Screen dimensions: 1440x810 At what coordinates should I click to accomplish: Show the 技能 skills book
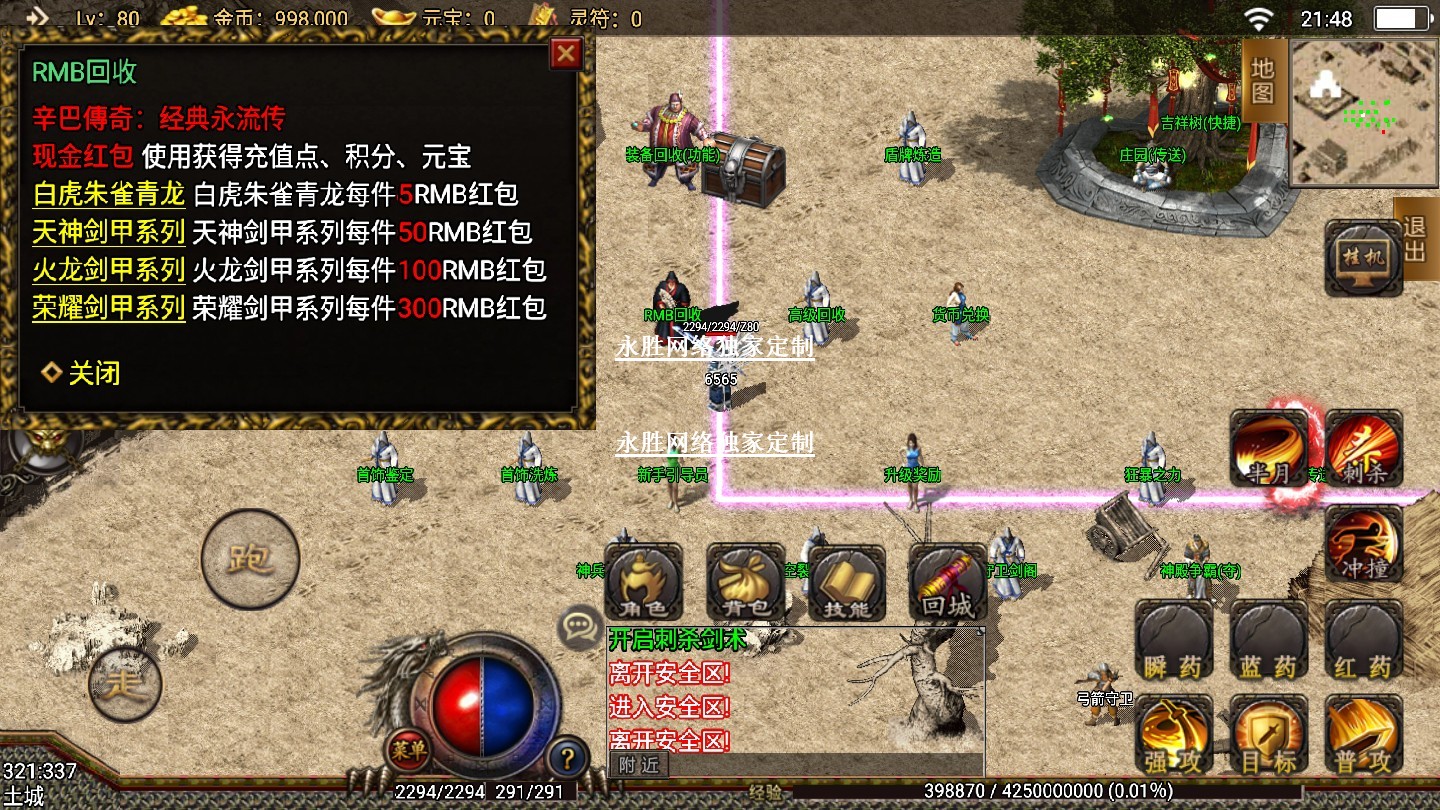pos(846,583)
